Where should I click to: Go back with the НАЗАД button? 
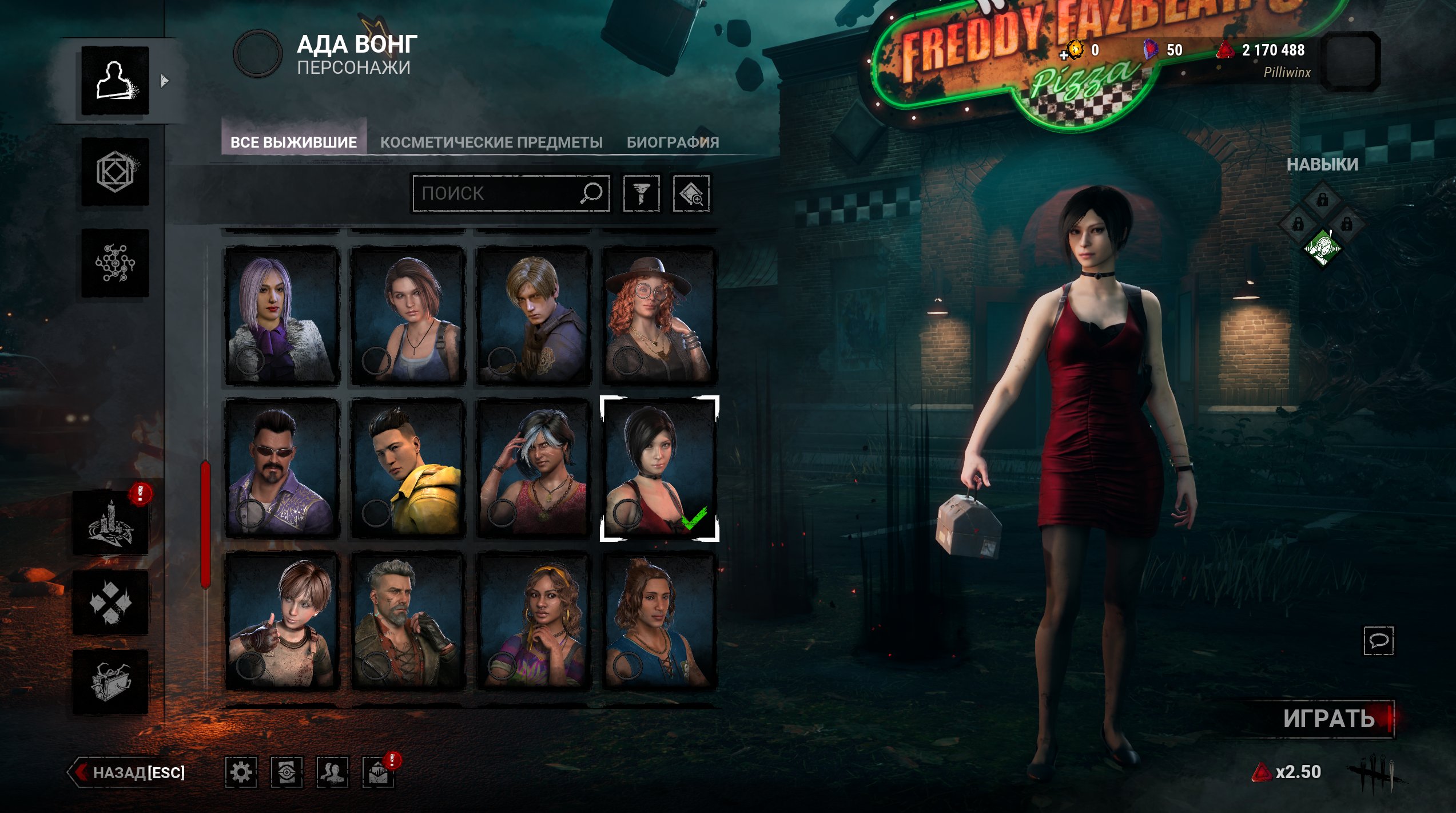pos(128,772)
